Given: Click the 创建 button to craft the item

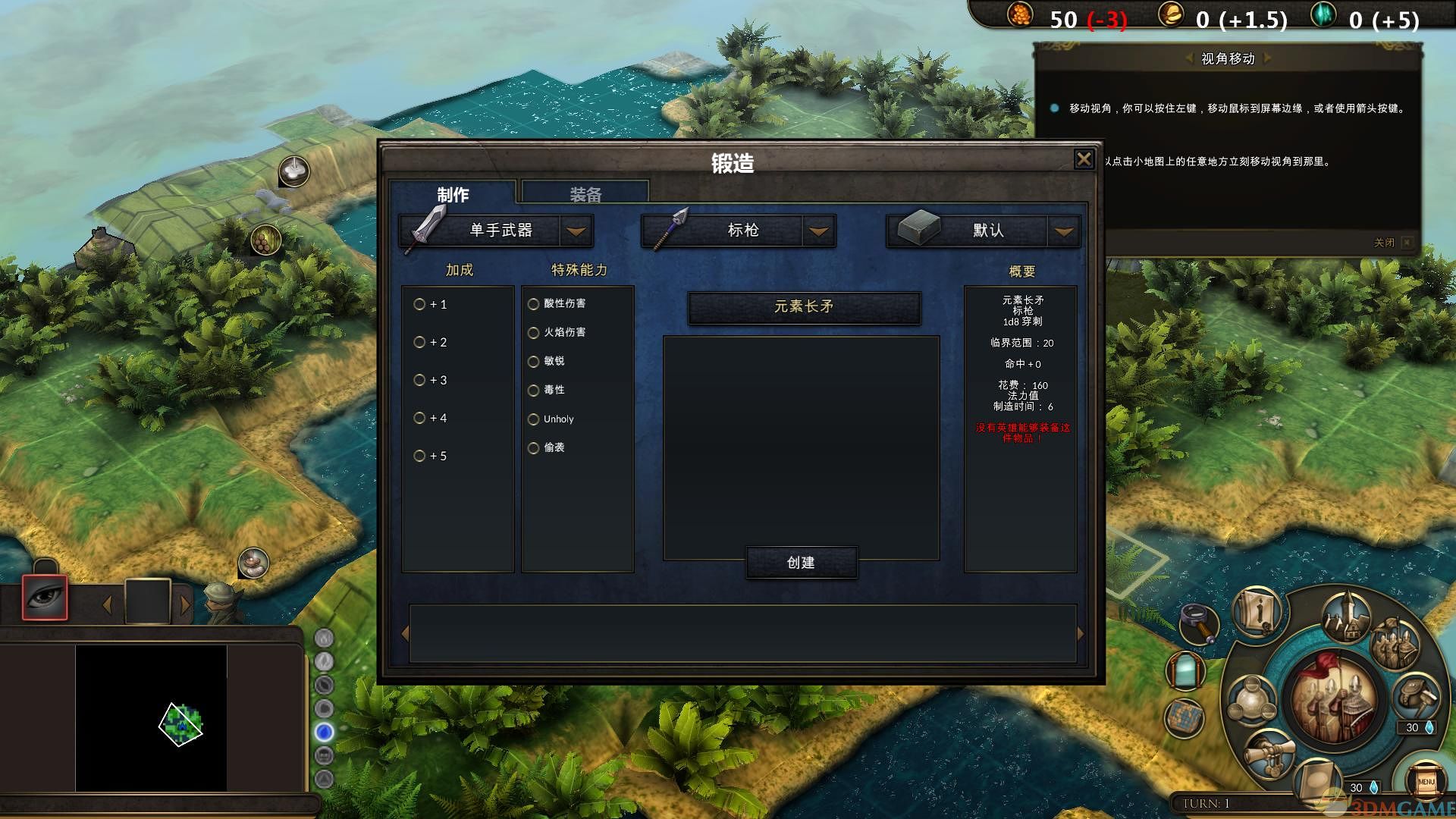Looking at the screenshot, I should coord(802,563).
